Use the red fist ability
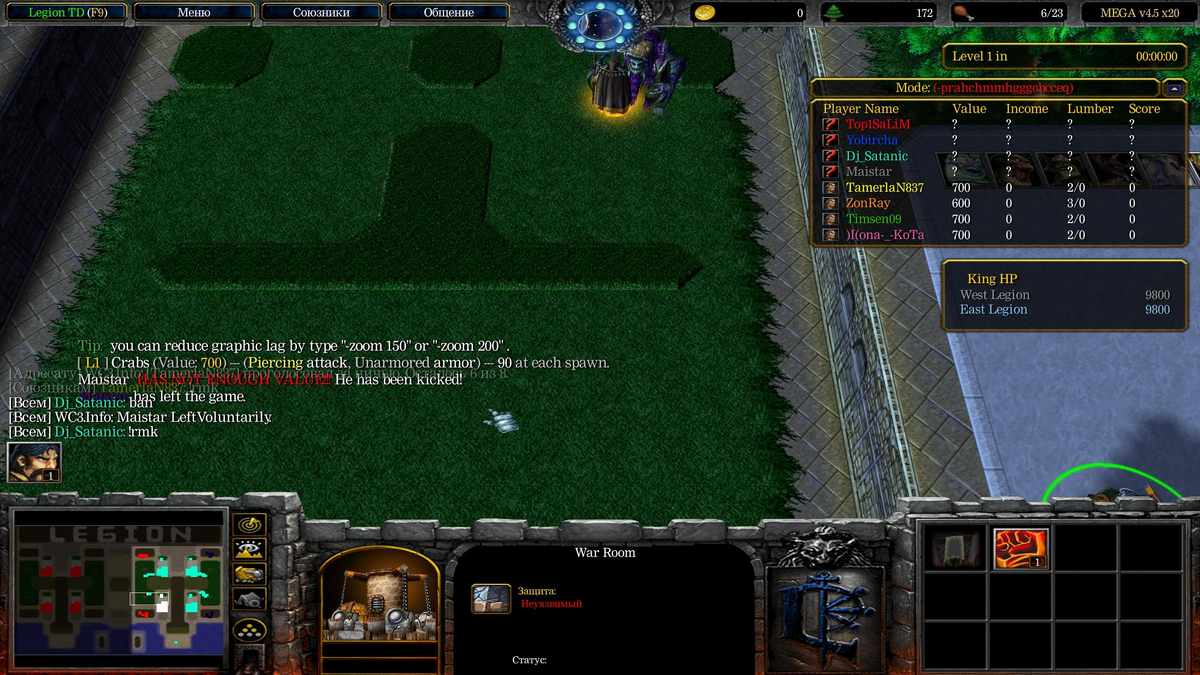The image size is (1200, 675). [1020, 548]
